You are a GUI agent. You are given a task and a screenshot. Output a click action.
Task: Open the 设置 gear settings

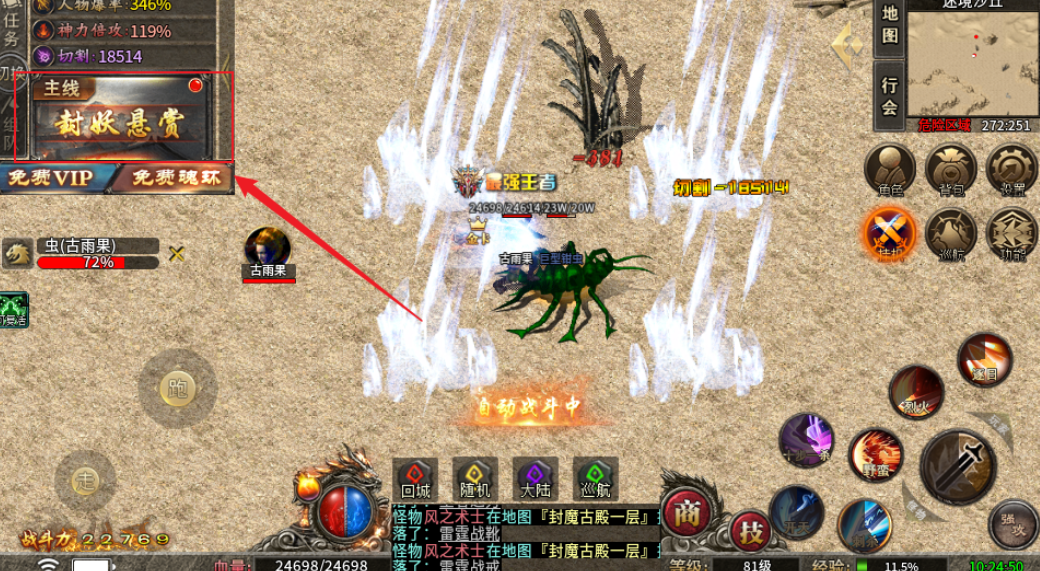coord(1011,168)
